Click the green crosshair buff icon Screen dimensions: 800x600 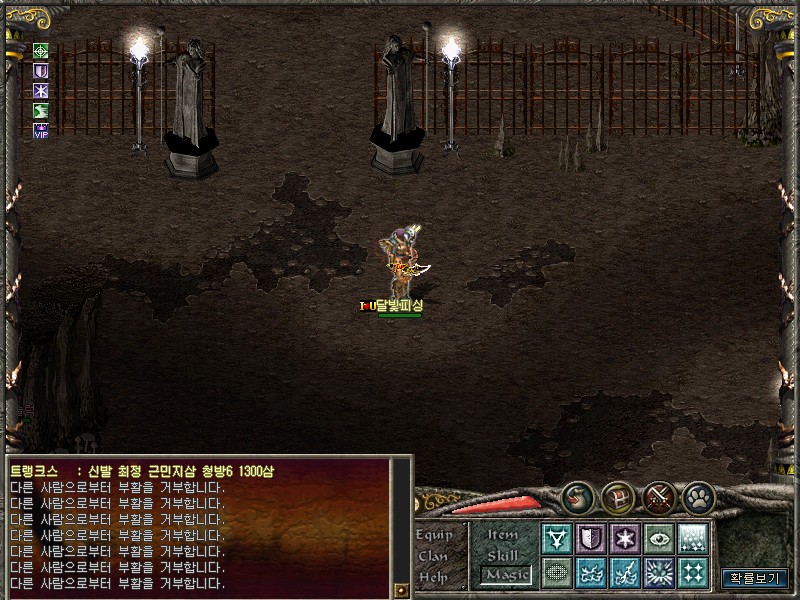(x=41, y=51)
